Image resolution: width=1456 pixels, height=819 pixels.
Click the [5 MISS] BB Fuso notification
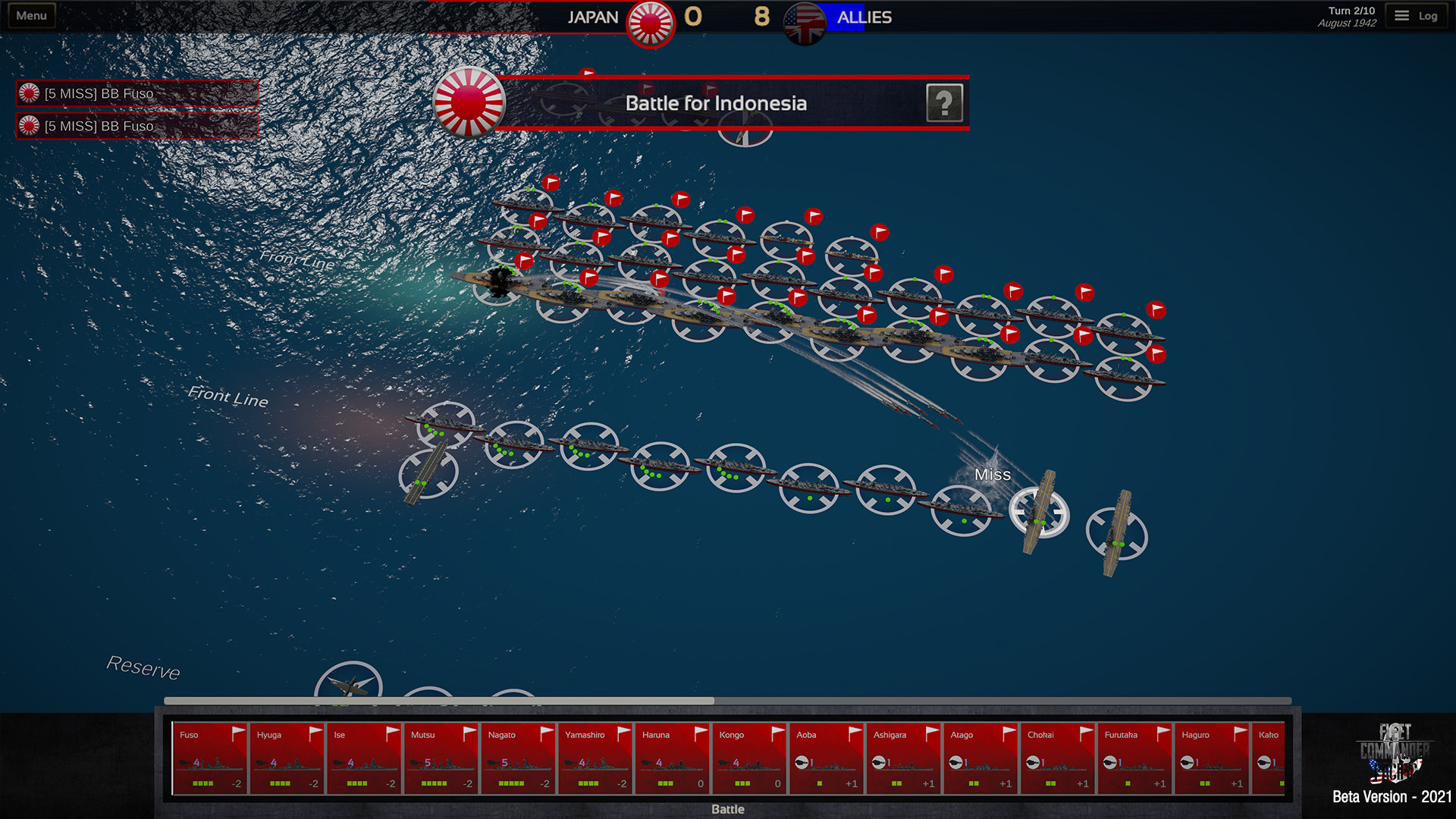[x=136, y=93]
